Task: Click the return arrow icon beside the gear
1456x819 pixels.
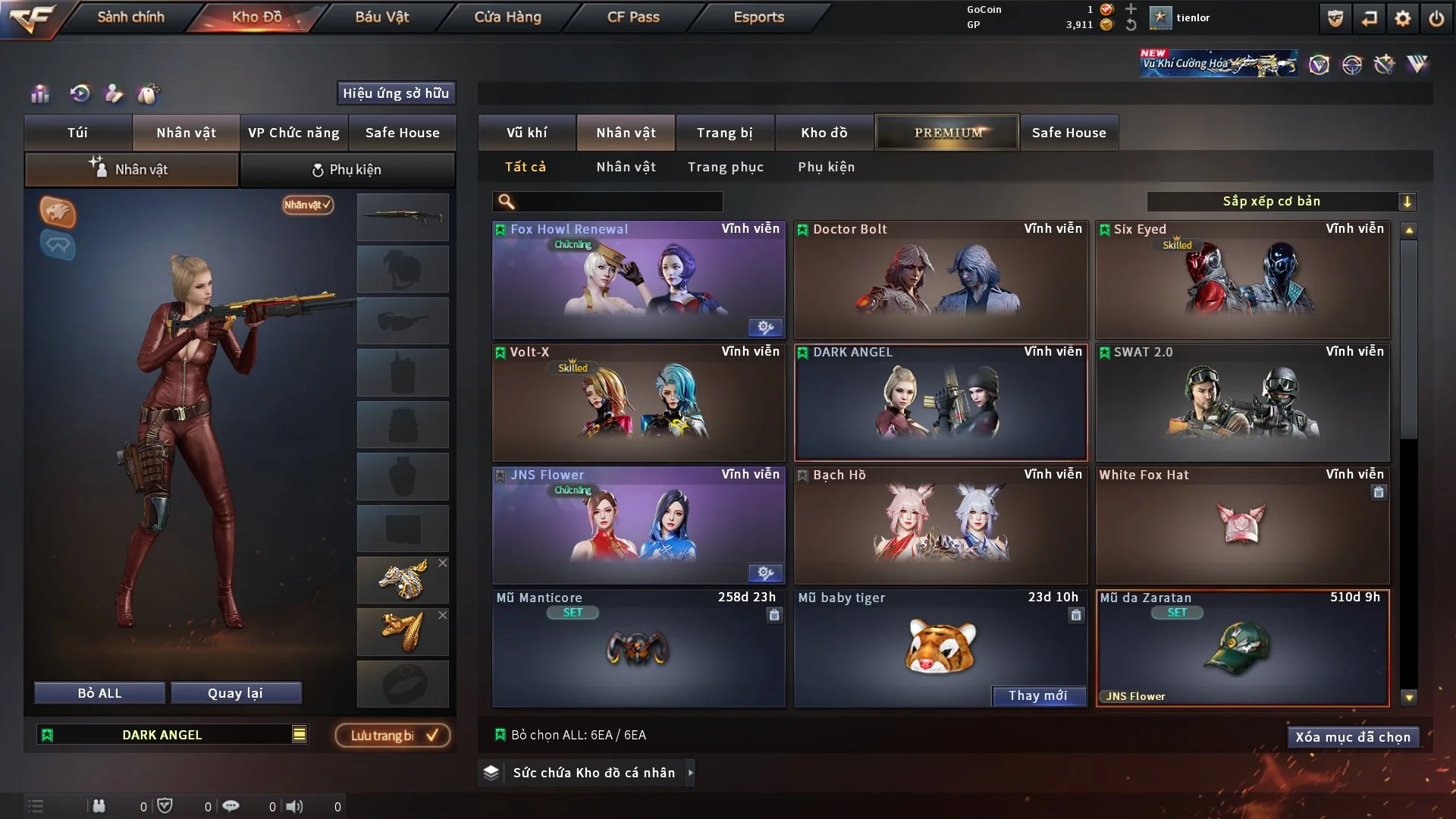Action: (x=1369, y=17)
